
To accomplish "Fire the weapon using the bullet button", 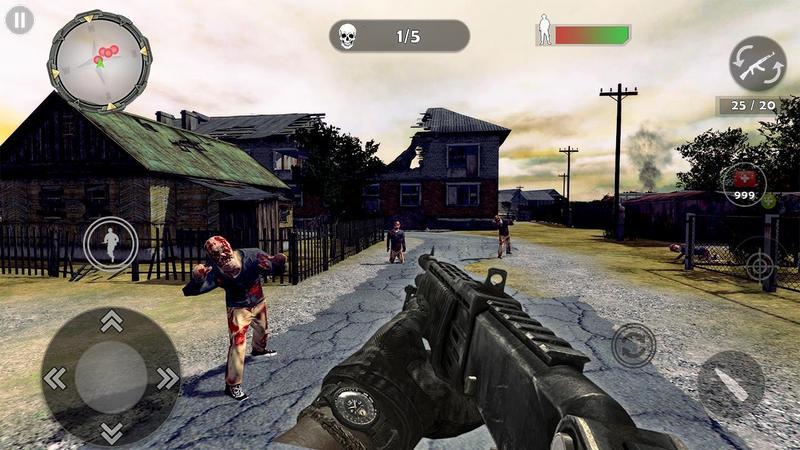I will tap(730, 384).
